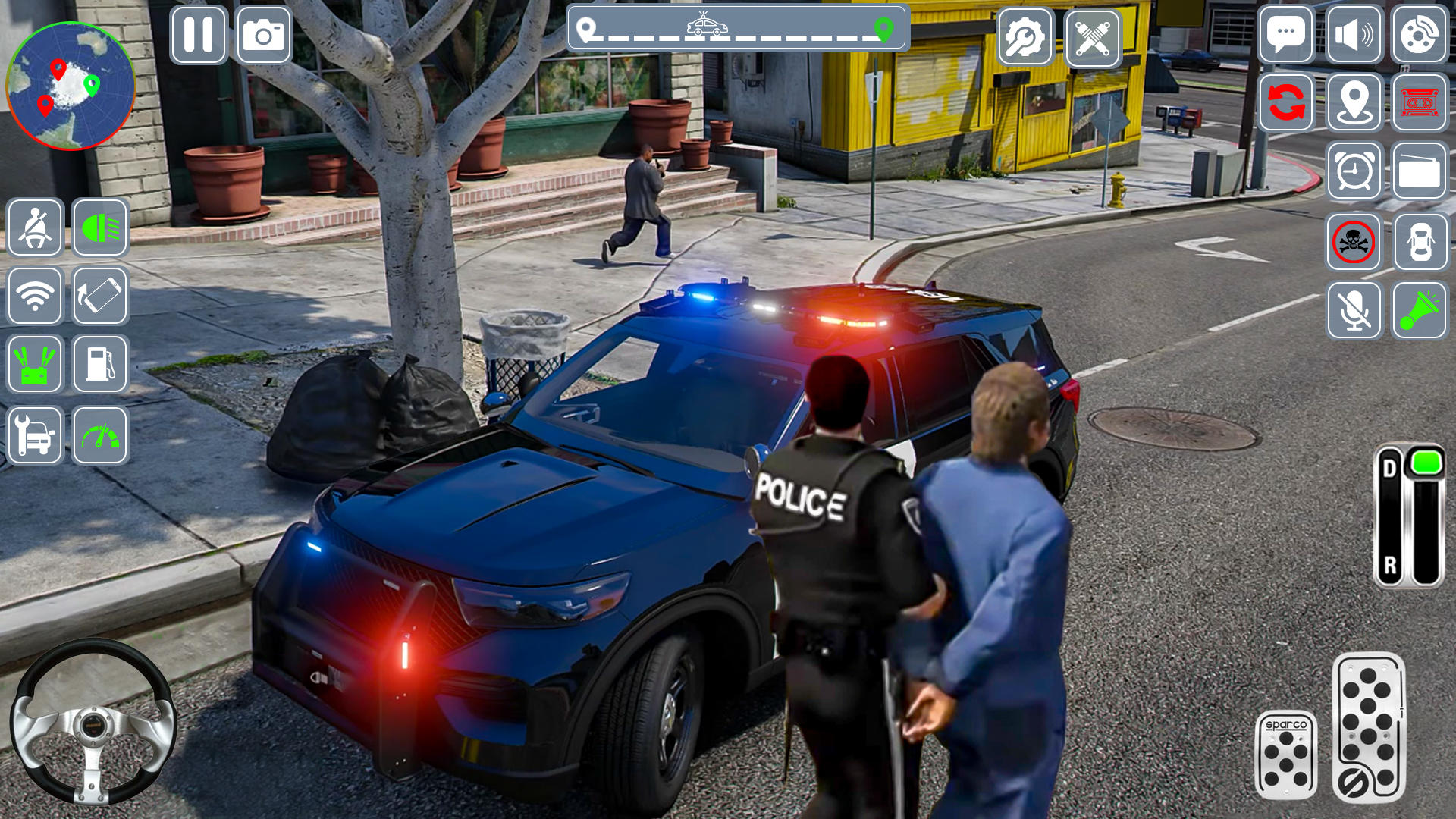Pause the game
The height and width of the screenshot is (819, 1456).
pos(199,33)
